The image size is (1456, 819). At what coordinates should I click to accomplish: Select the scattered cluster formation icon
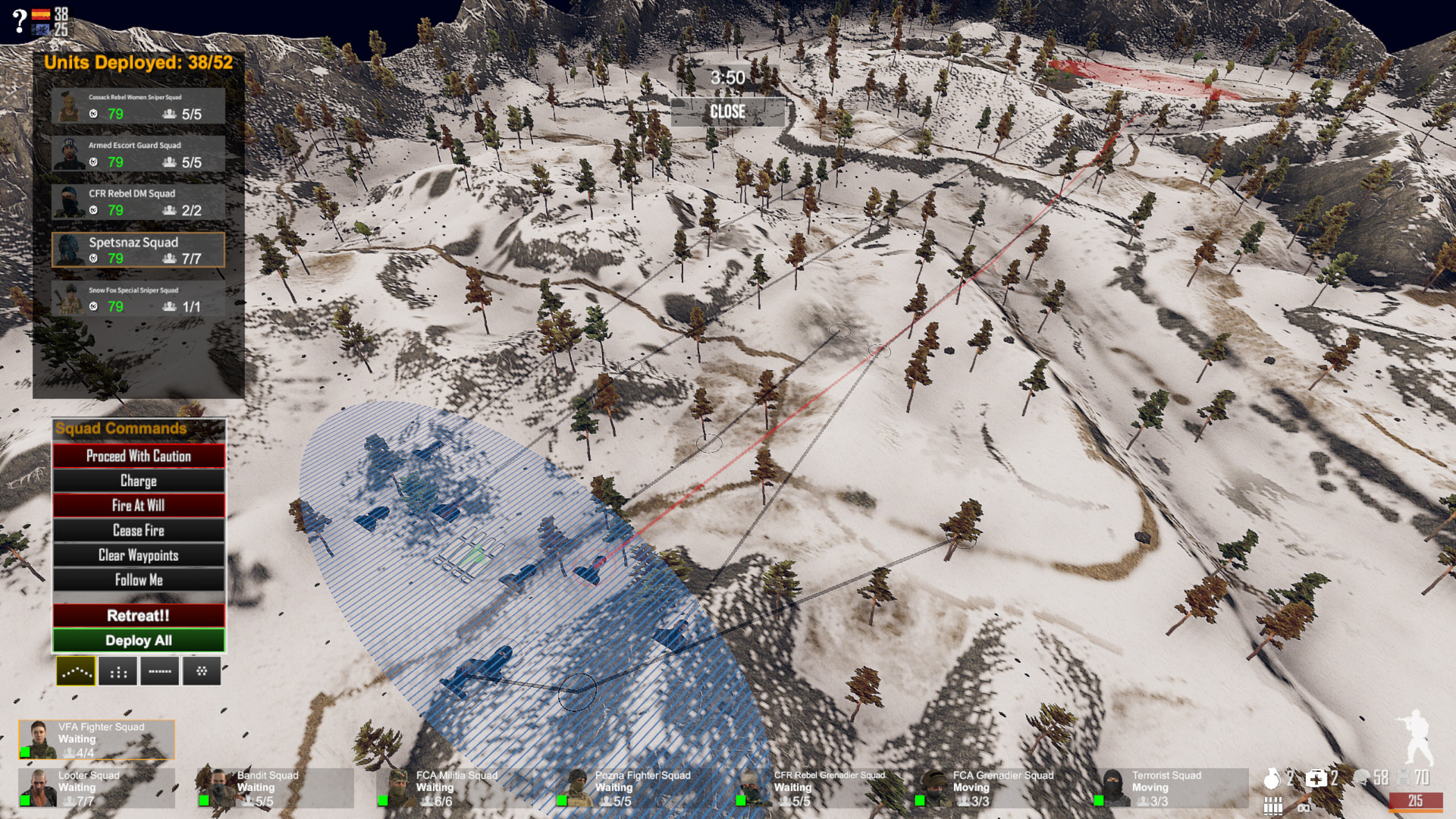(202, 671)
